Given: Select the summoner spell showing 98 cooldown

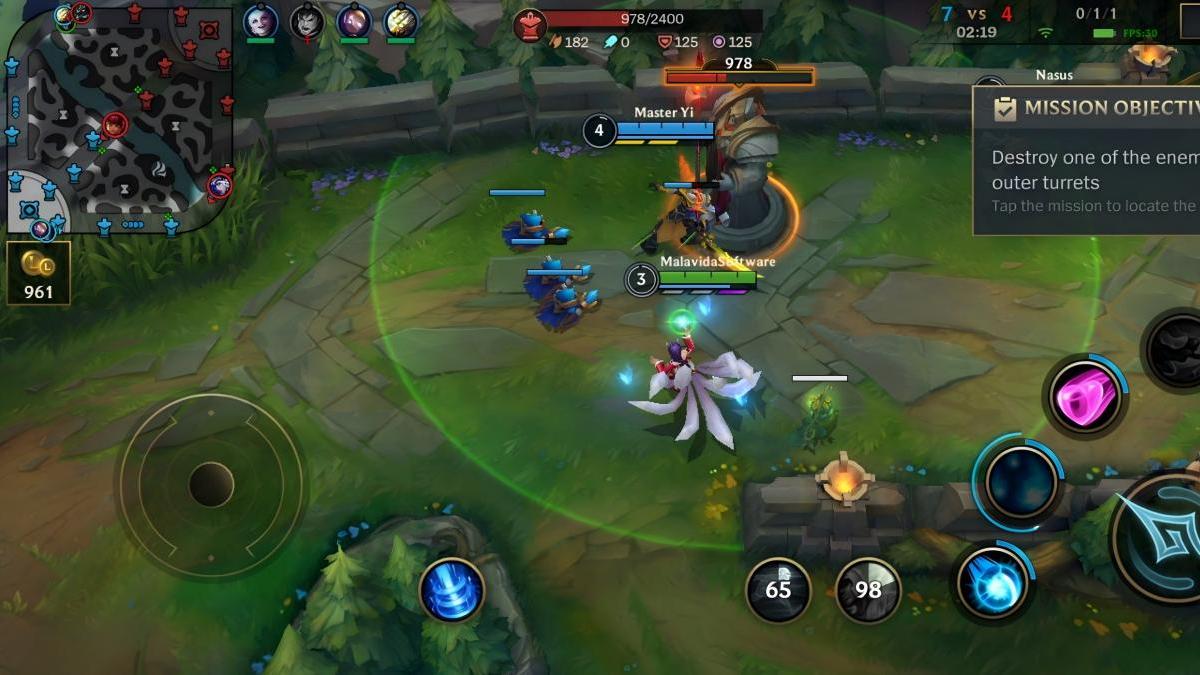Looking at the screenshot, I should tap(868, 590).
